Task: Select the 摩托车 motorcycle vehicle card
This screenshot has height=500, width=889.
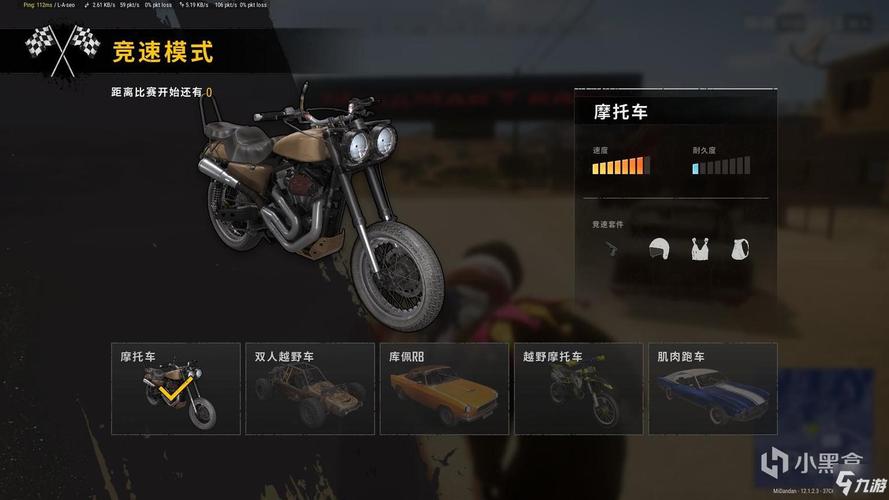Action: click(x=175, y=388)
